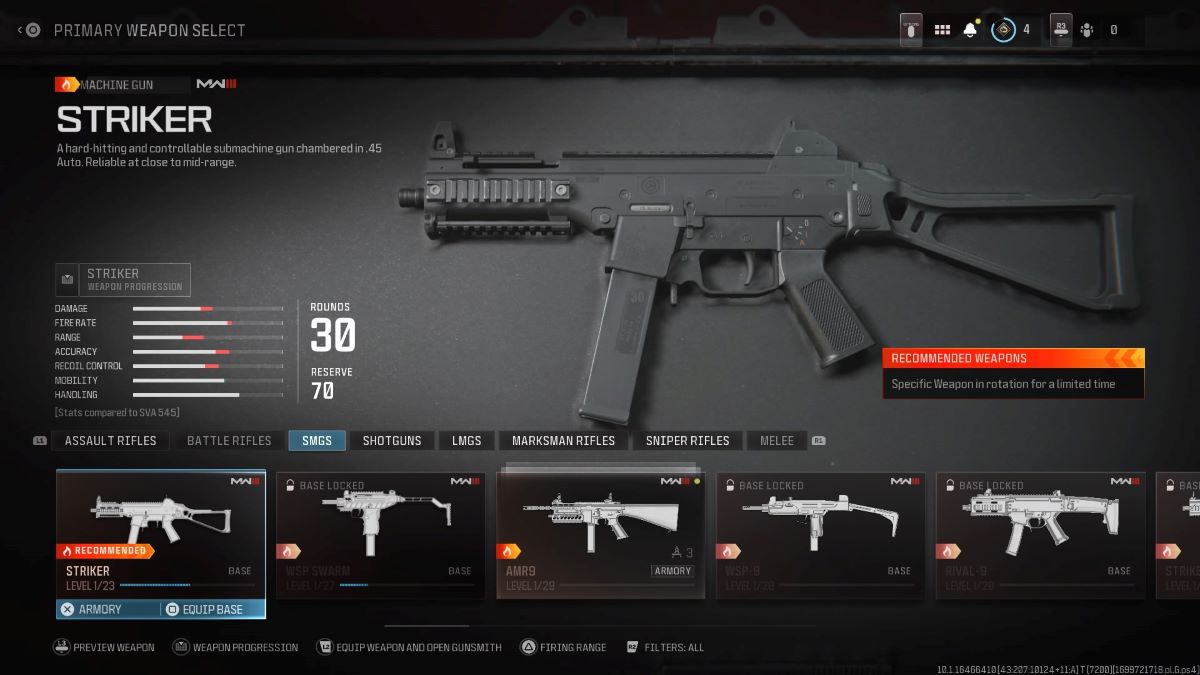Open the Marksman Rifles tab
Viewport: 1200px width, 675px height.
563,440
